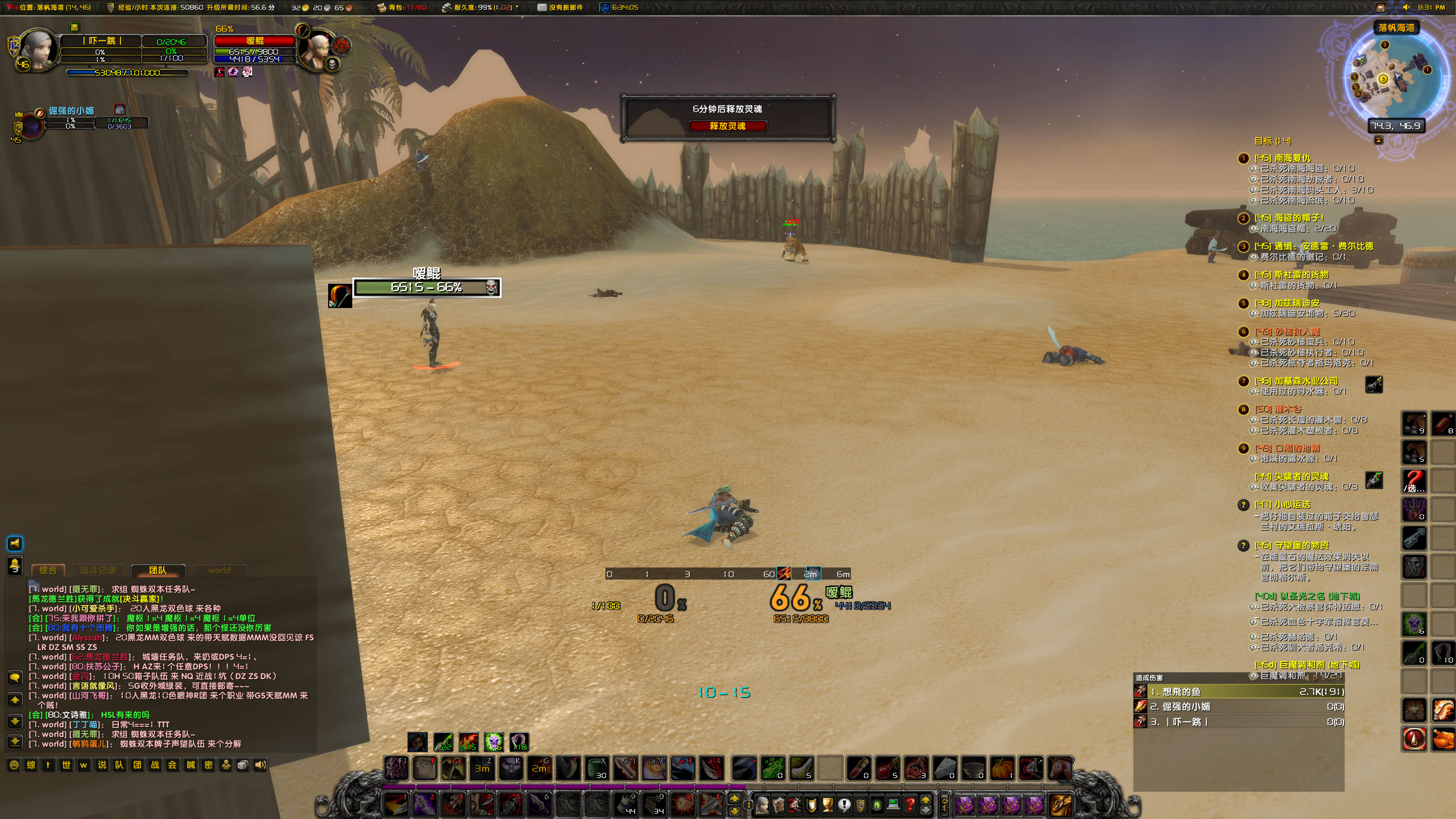Screen dimensions: 1456x819
Task: Select 想飛的鱼 row in damage meter
Action: pyautogui.click(x=1240, y=692)
